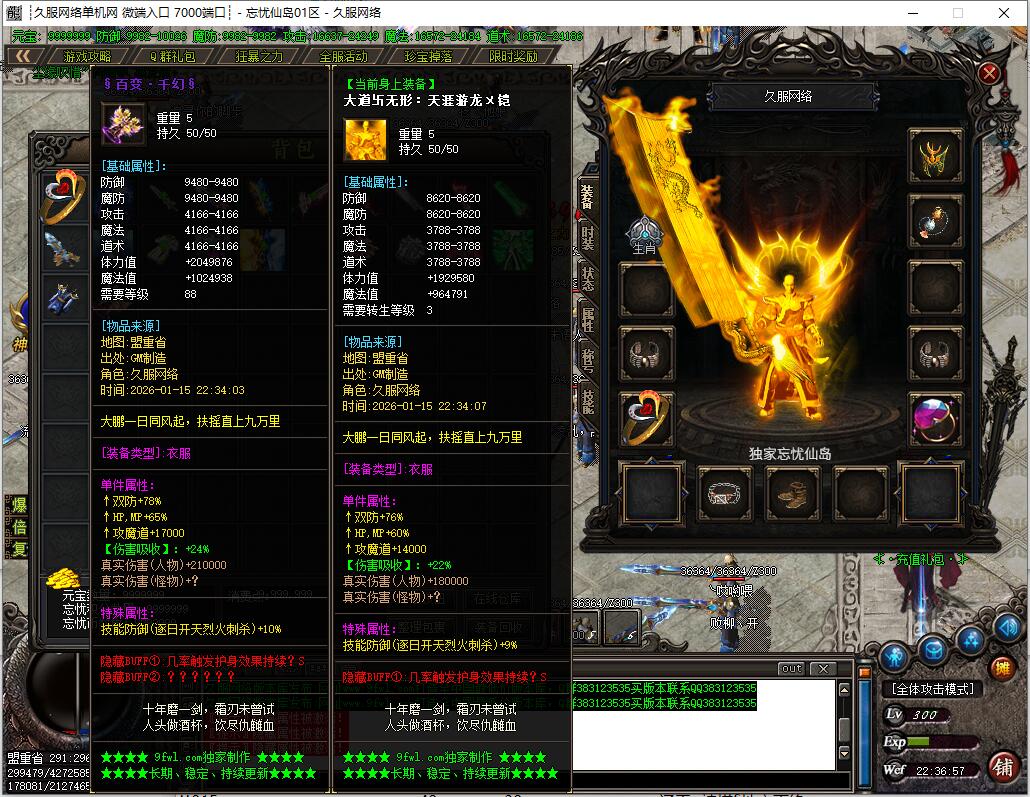Select the equipped necklace slot

coord(935,222)
